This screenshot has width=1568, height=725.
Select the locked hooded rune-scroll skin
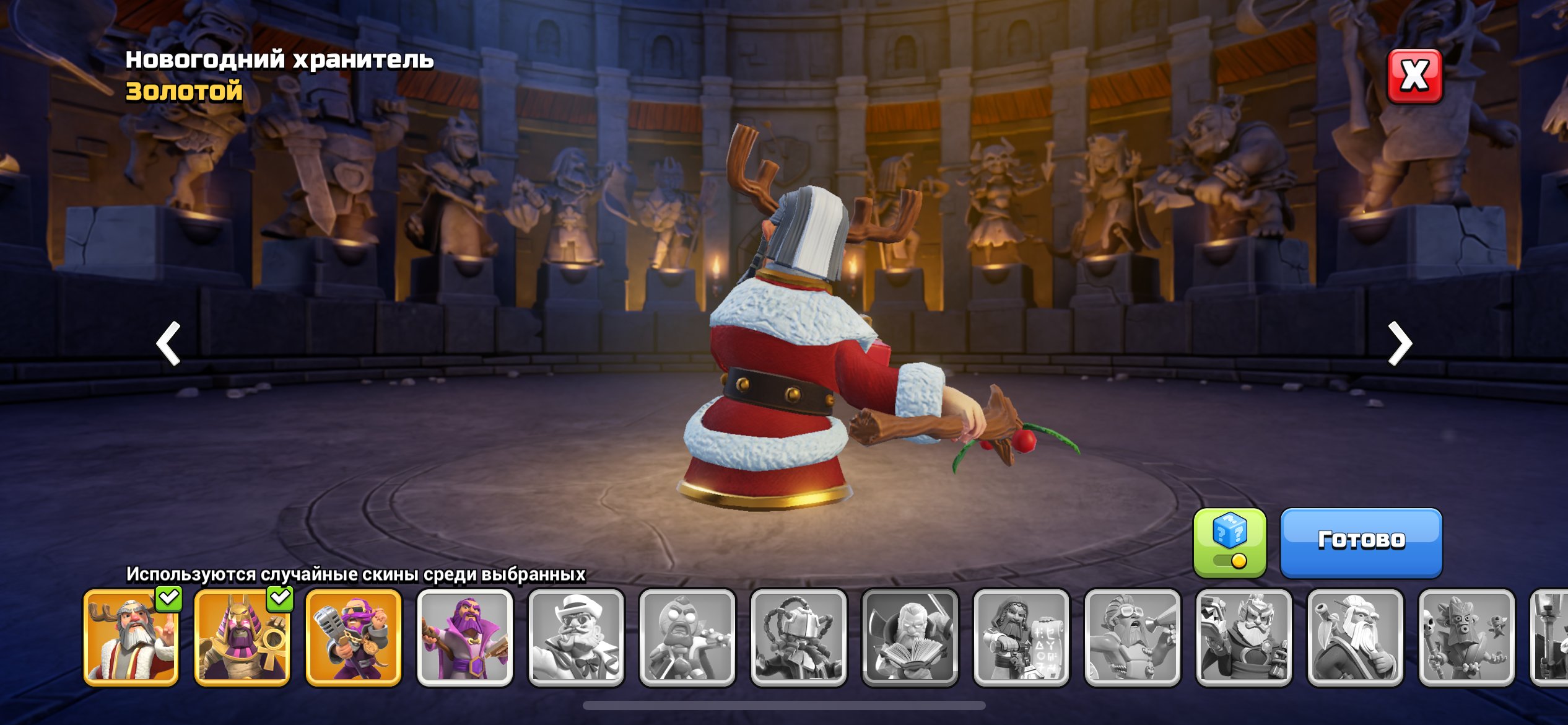pyautogui.click(x=1021, y=638)
